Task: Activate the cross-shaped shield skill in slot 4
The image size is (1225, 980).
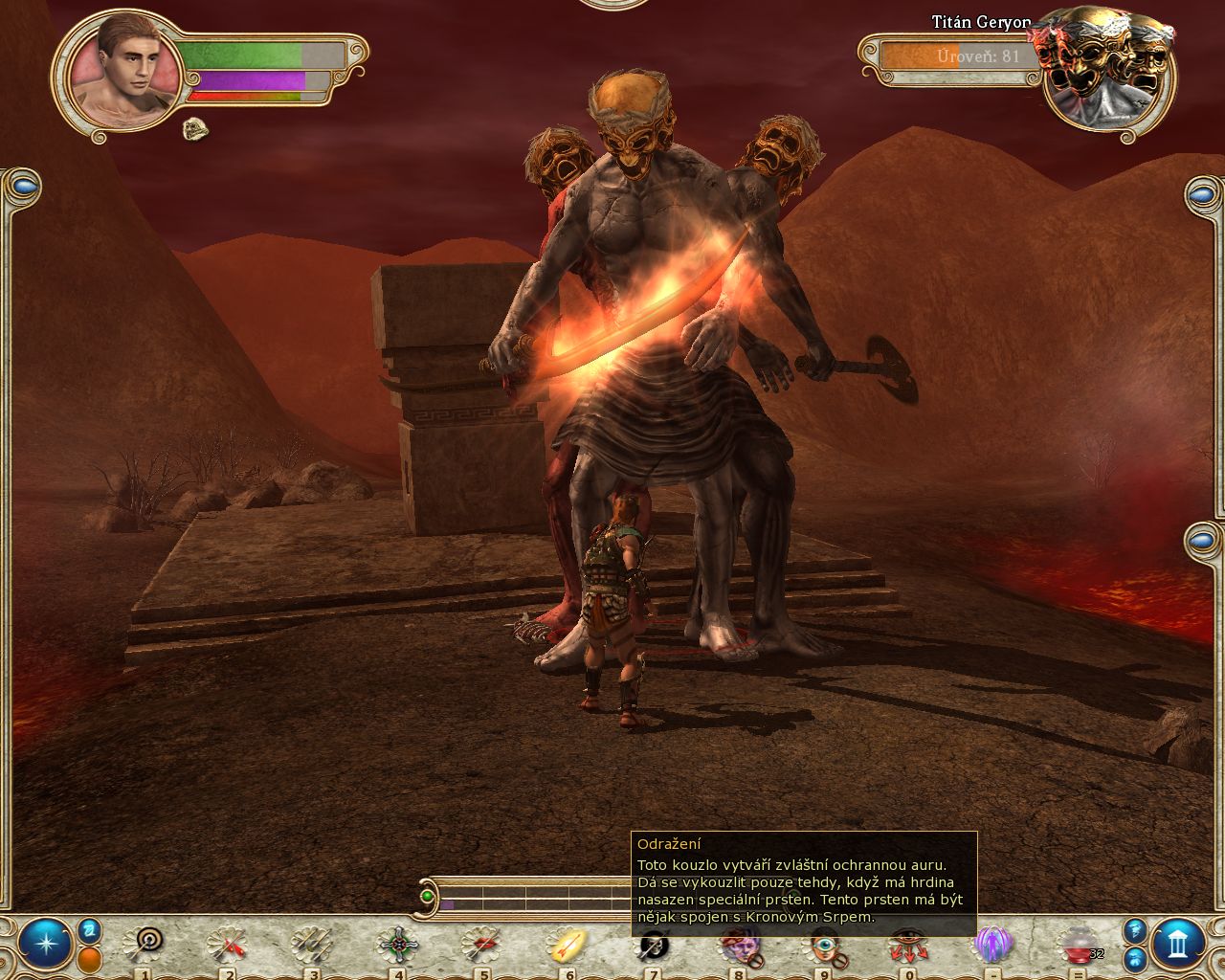Action: pos(396,946)
